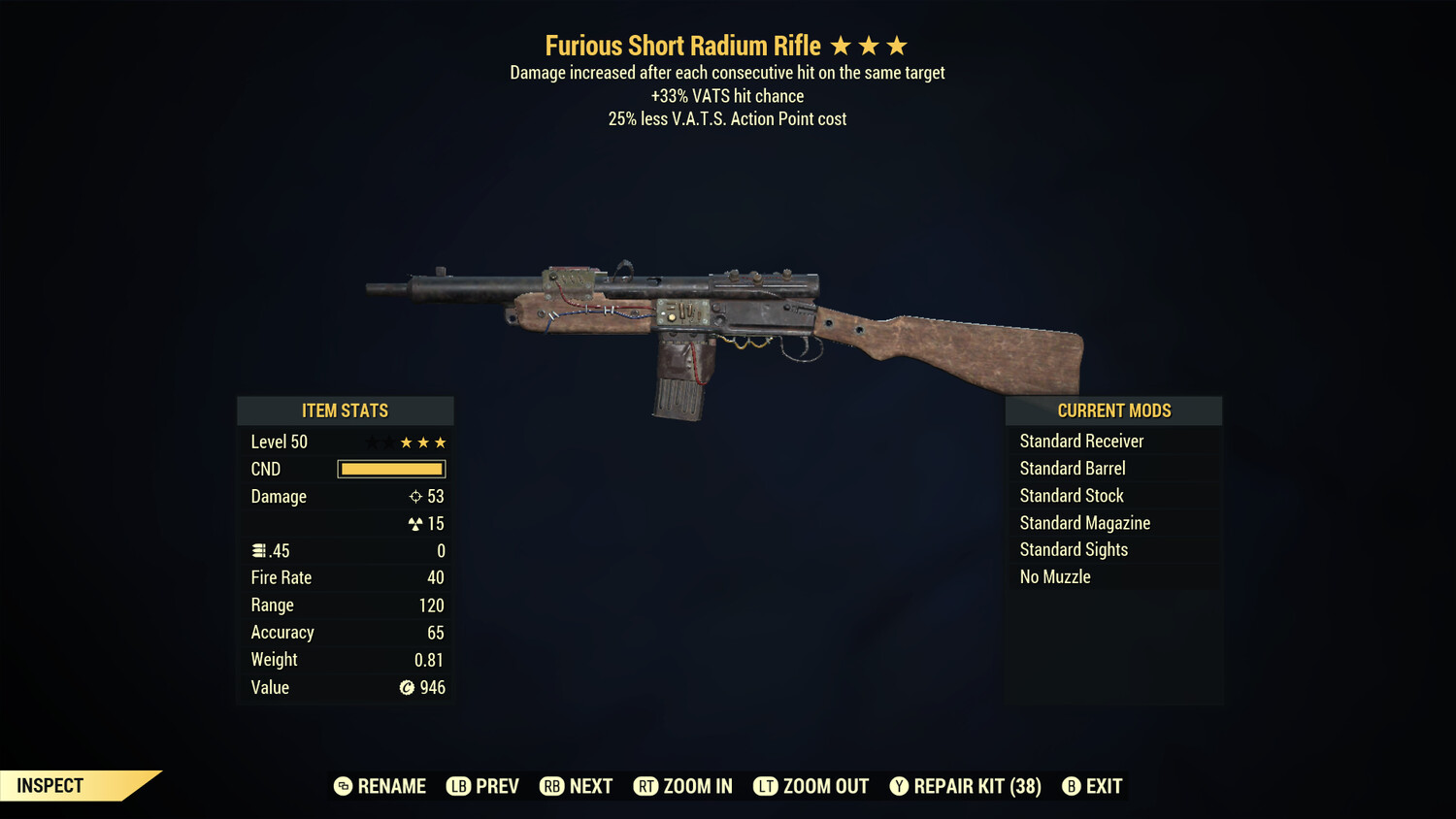Click the ITEM STATS panel header
Image resolution: width=1456 pixels, height=819 pixels.
[x=345, y=409]
